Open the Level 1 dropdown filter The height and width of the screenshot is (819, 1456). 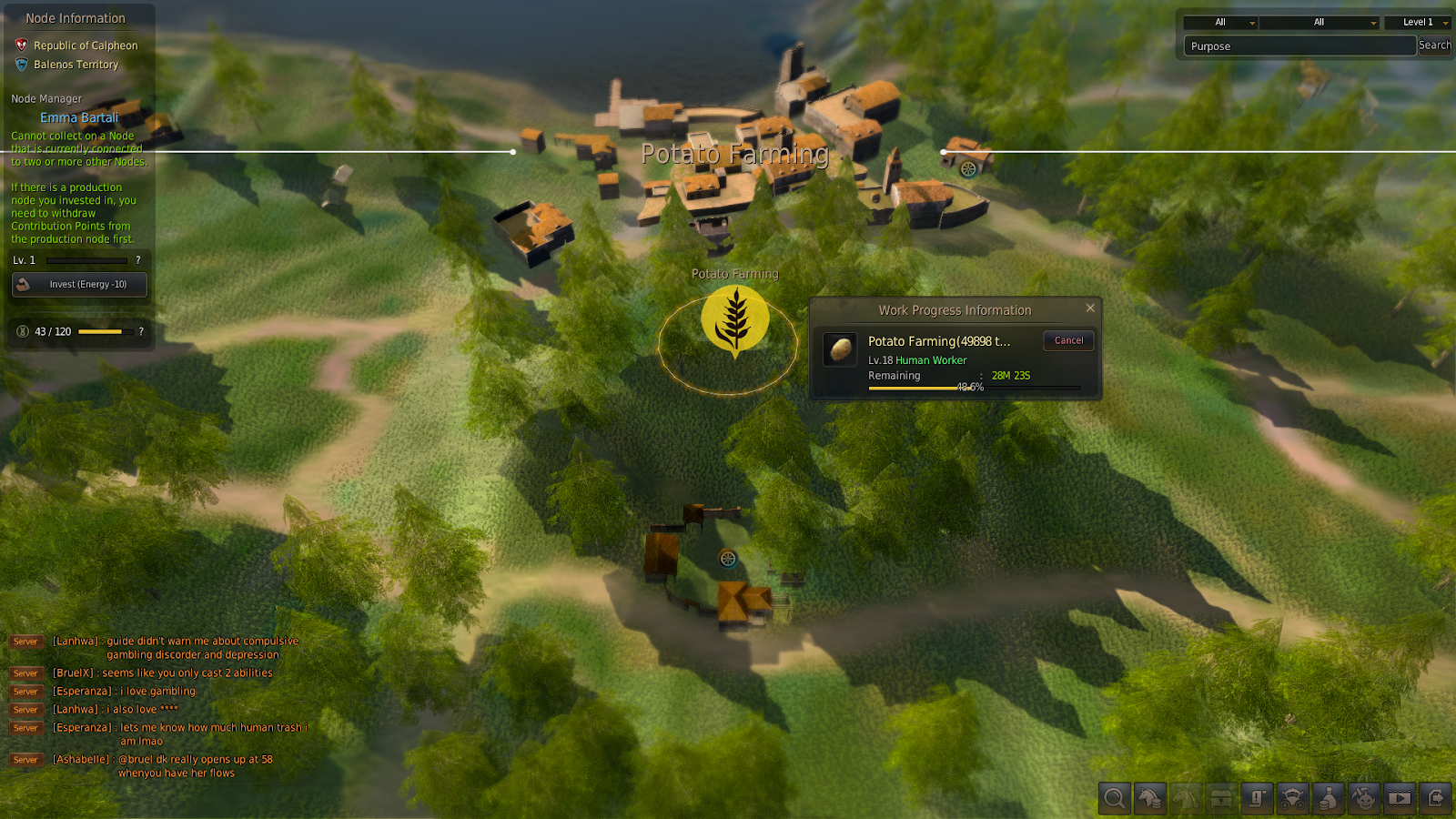pos(1418,23)
